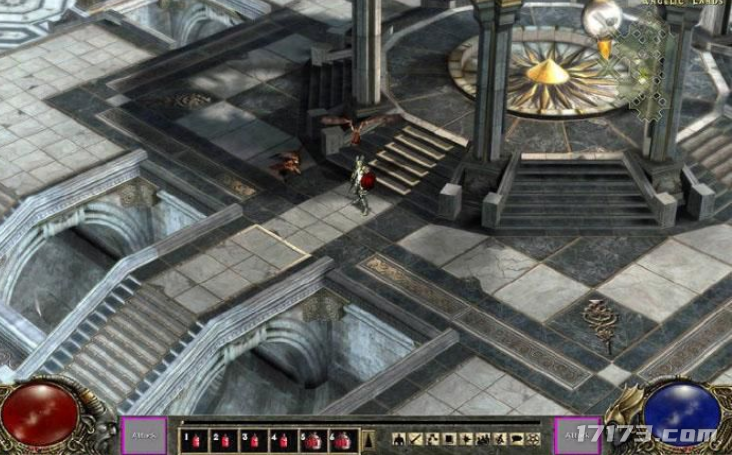Open the party group icon
The image size is (732, 455).
coord(483,438)
